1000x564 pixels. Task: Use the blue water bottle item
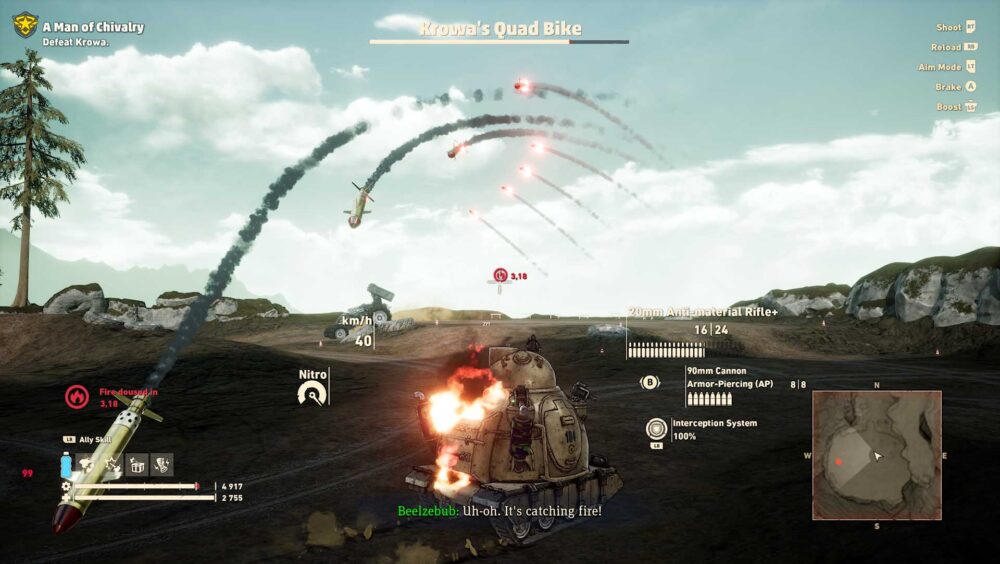(x=66, y=466)
